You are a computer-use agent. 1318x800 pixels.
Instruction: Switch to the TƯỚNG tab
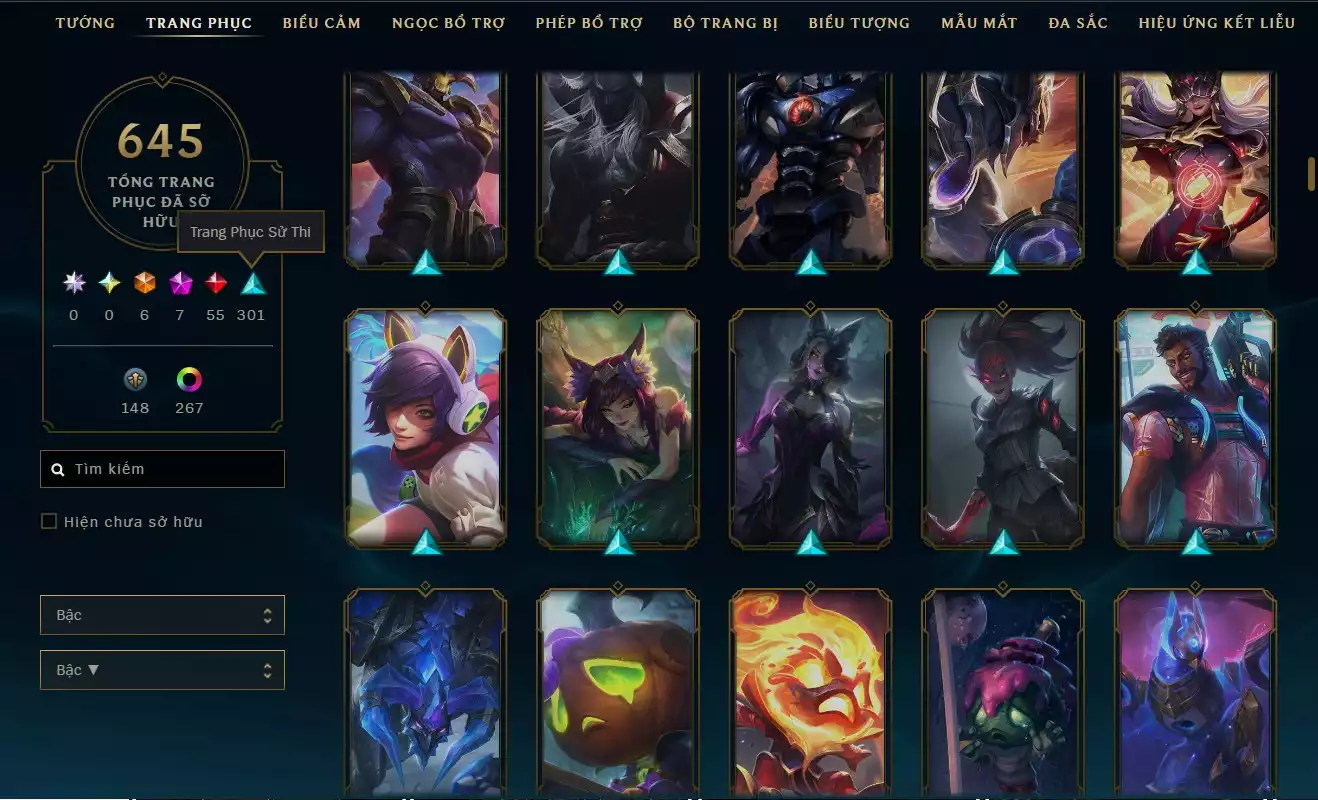pyautogui.click(x=85, y=22)
